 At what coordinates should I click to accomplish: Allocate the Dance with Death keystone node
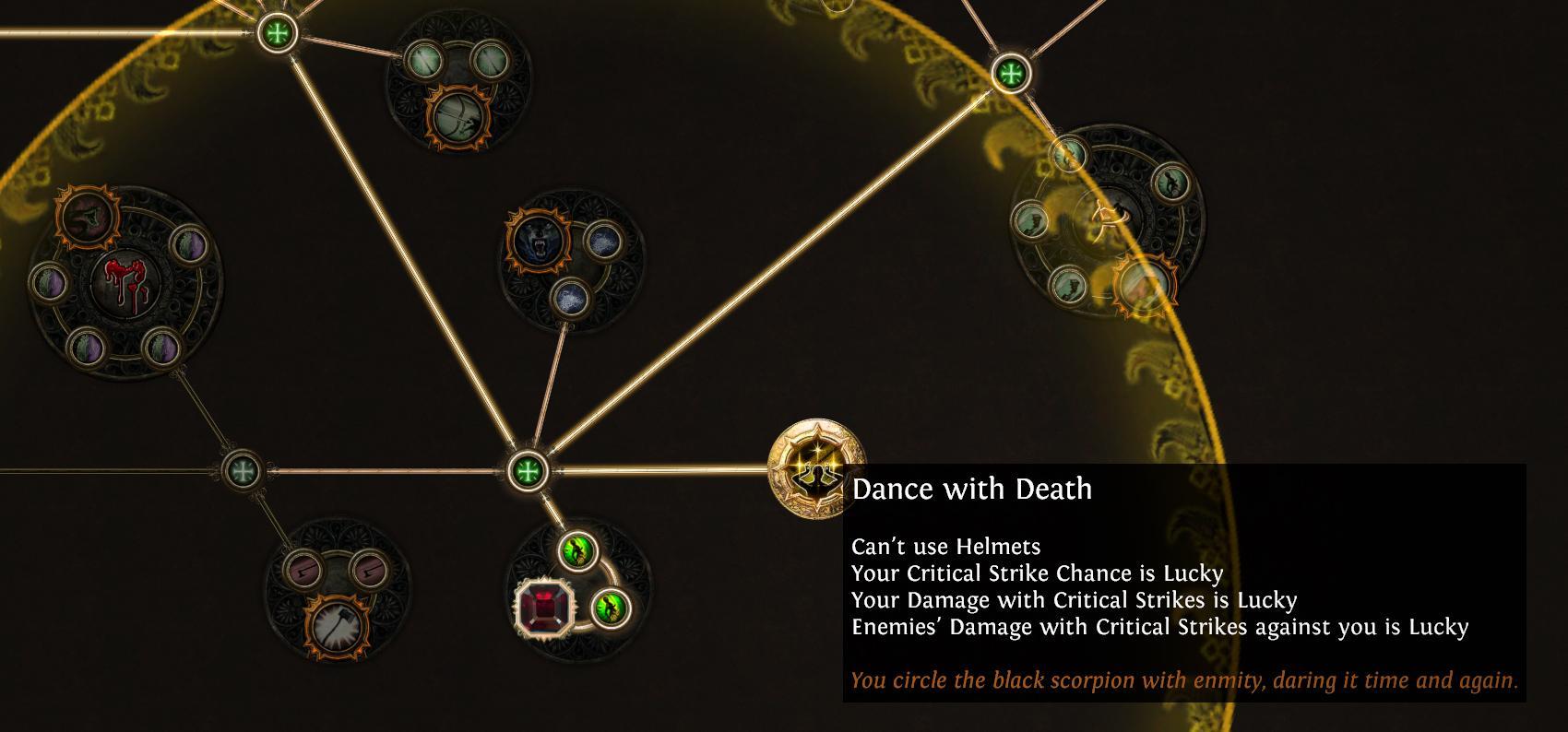(816, 470)
